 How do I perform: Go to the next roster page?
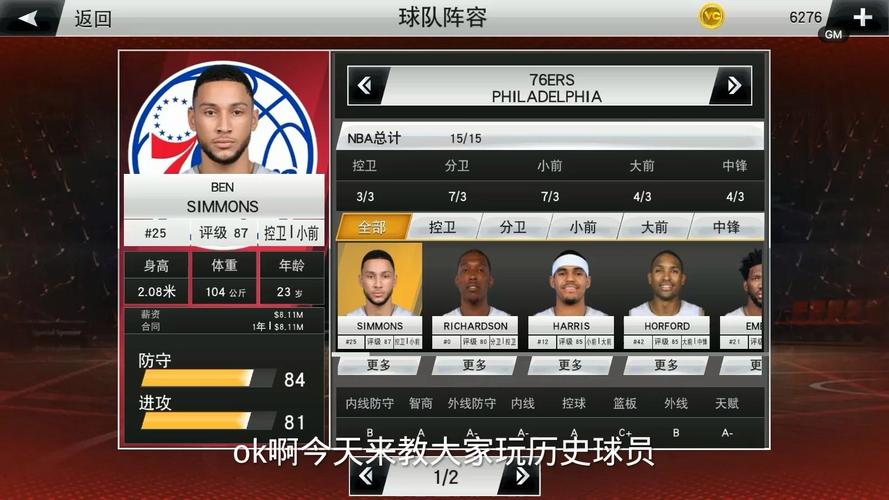519,477
